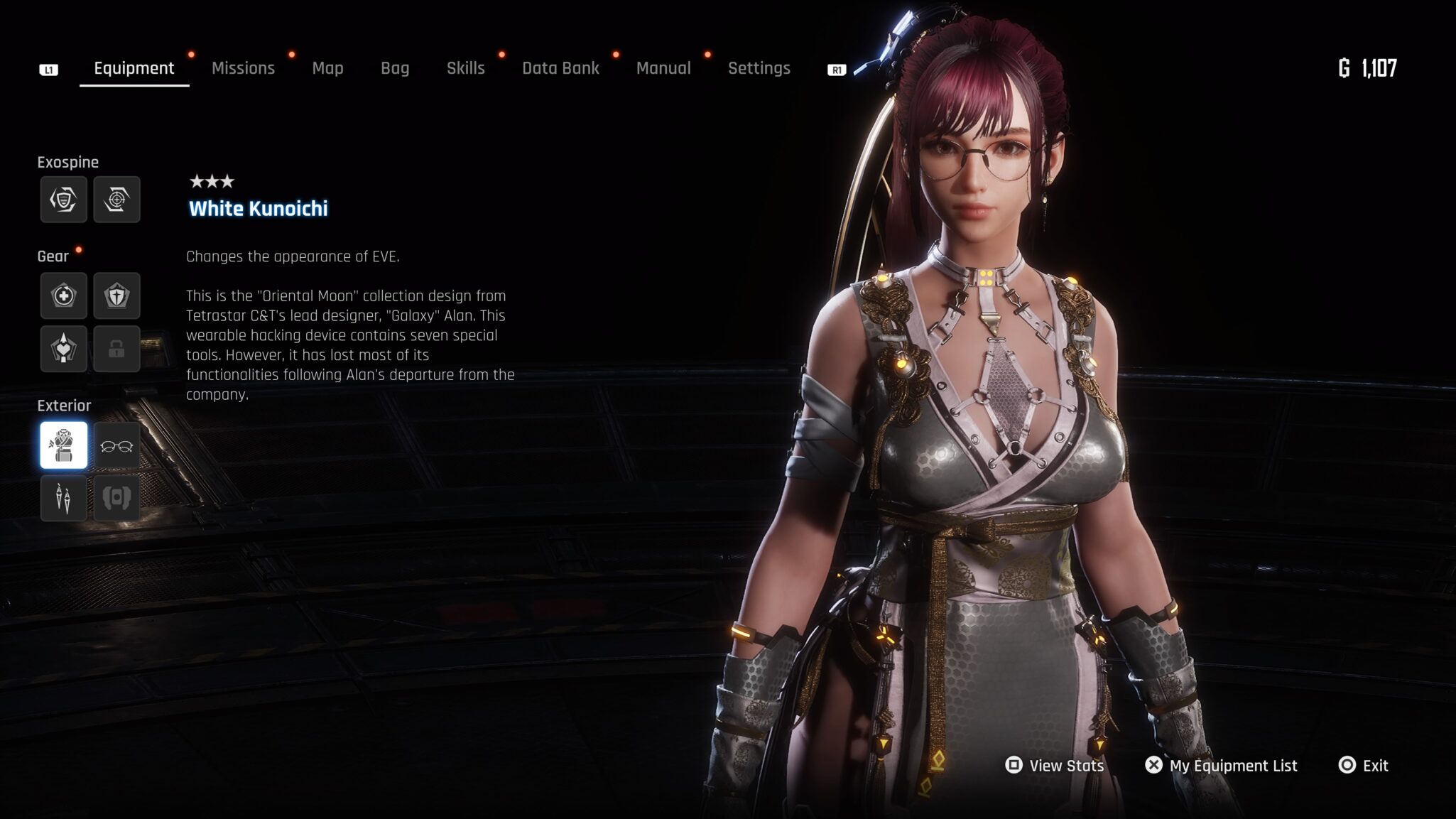Viewport: 1456px width, 819px height.
Task: Select the Skills tab
Action: (465, 68)
